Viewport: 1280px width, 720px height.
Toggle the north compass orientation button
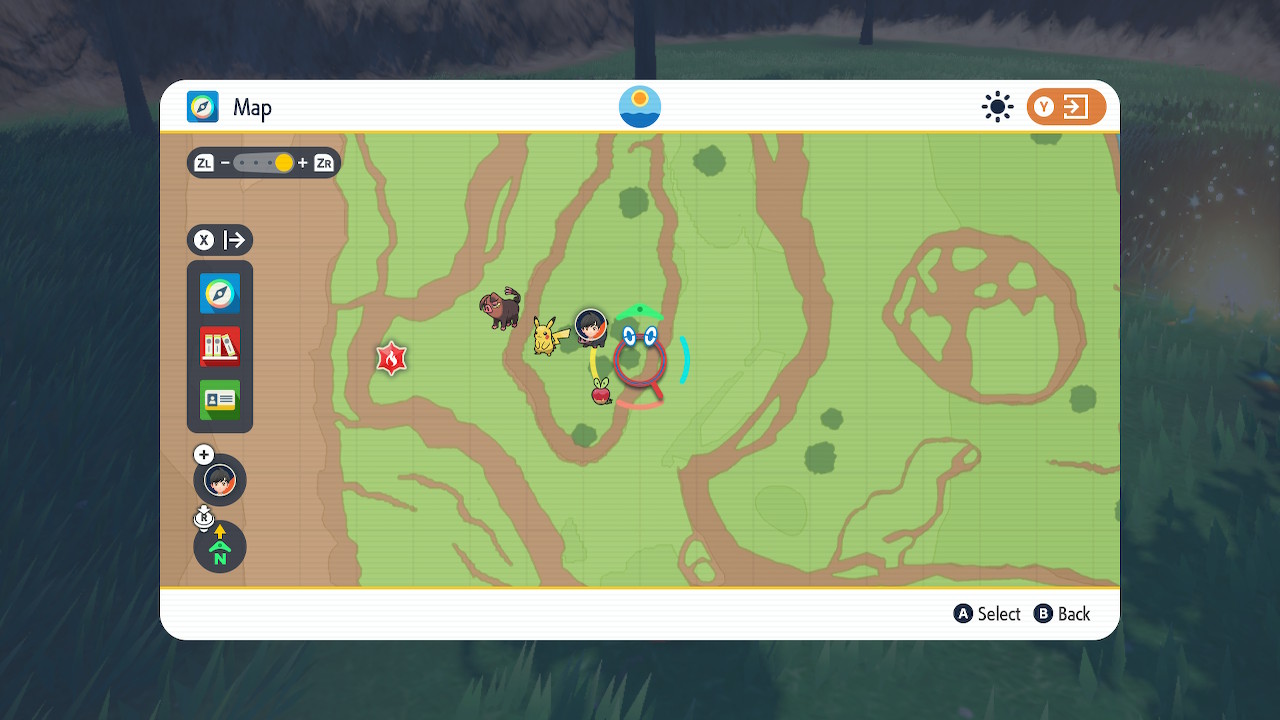point(220,547)
